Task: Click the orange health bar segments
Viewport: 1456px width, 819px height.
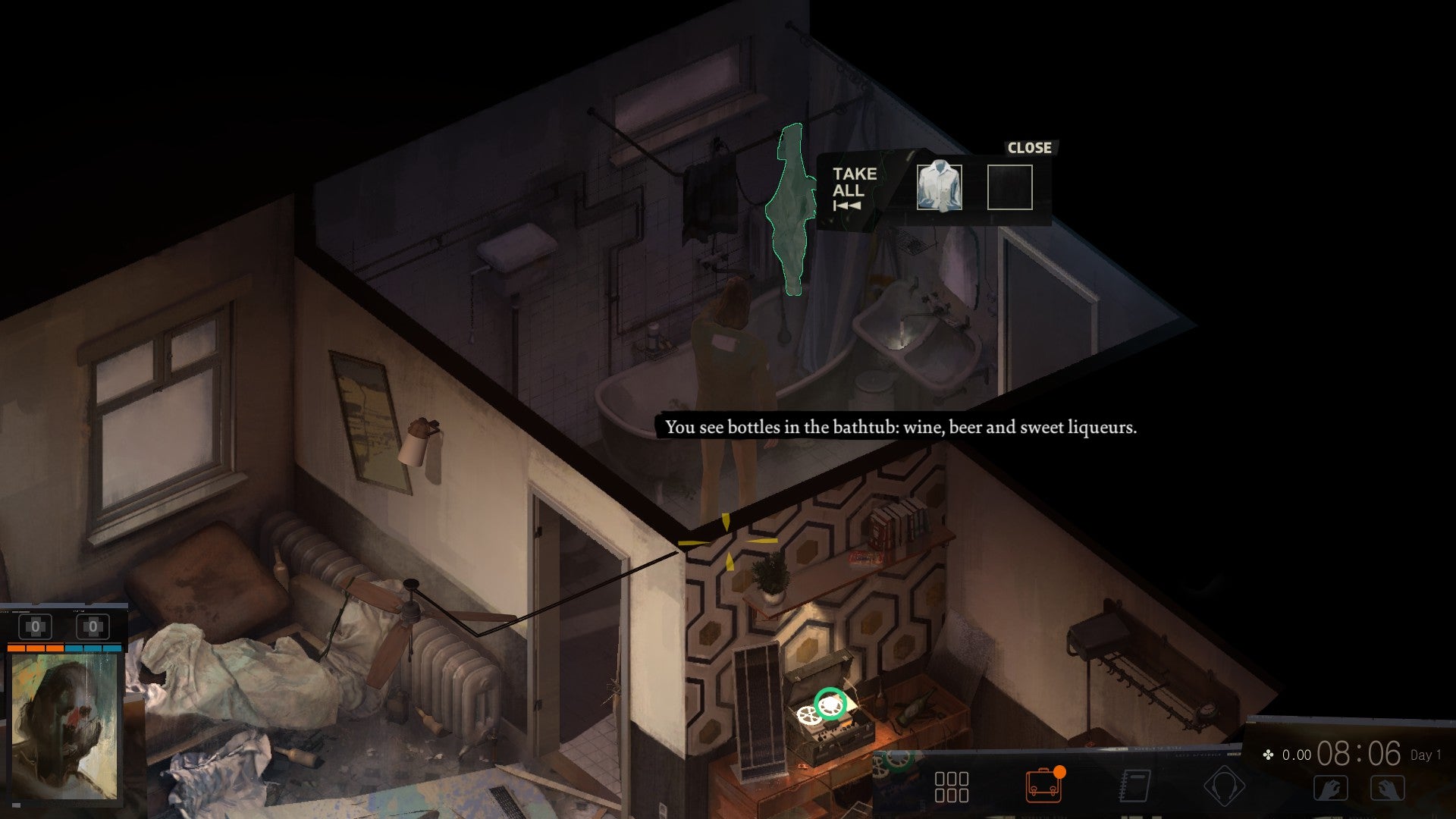Action: click(x=36, y=649)
